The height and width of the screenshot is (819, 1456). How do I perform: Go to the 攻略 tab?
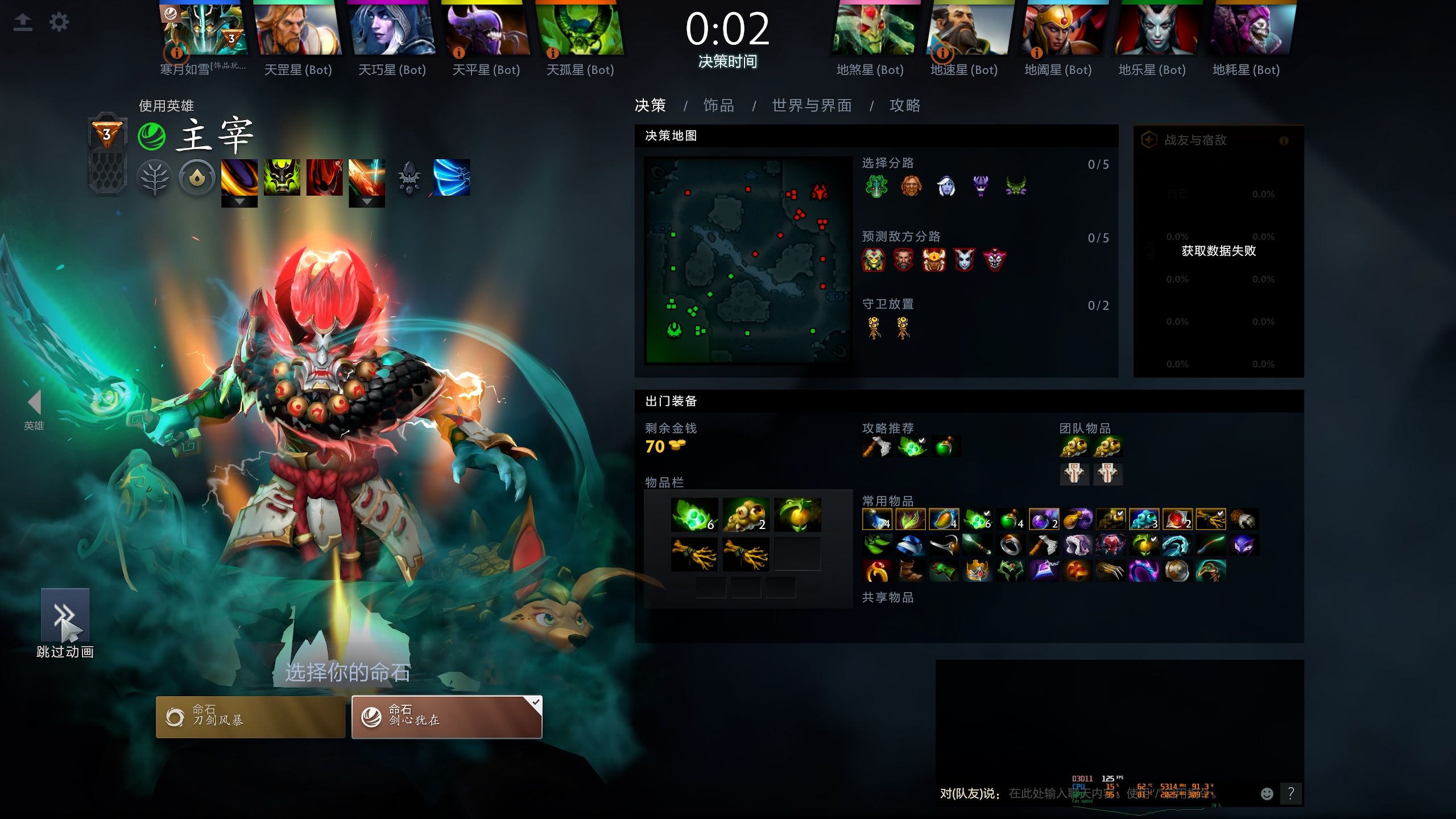[904, 106]
